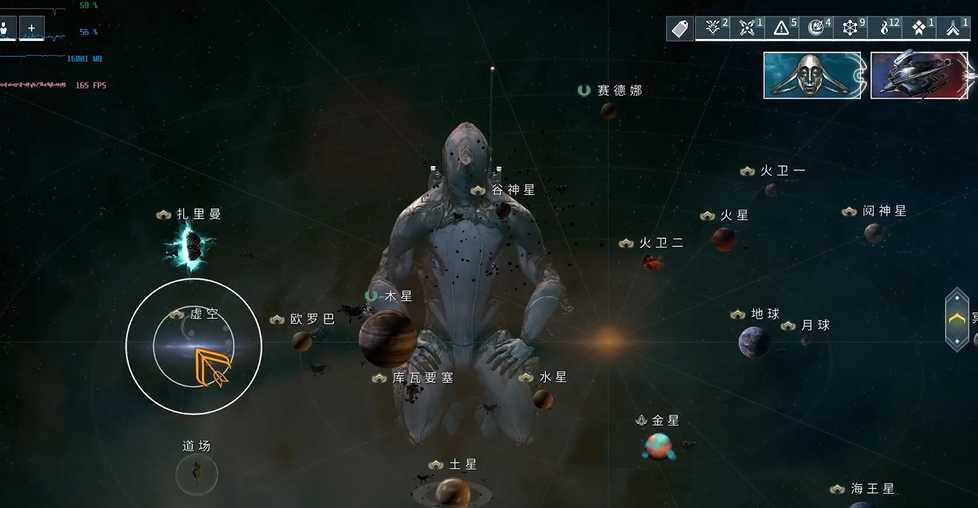978x508 pixels.
Task: Open the crescent moon icon tab
Action: coord(816,28)
